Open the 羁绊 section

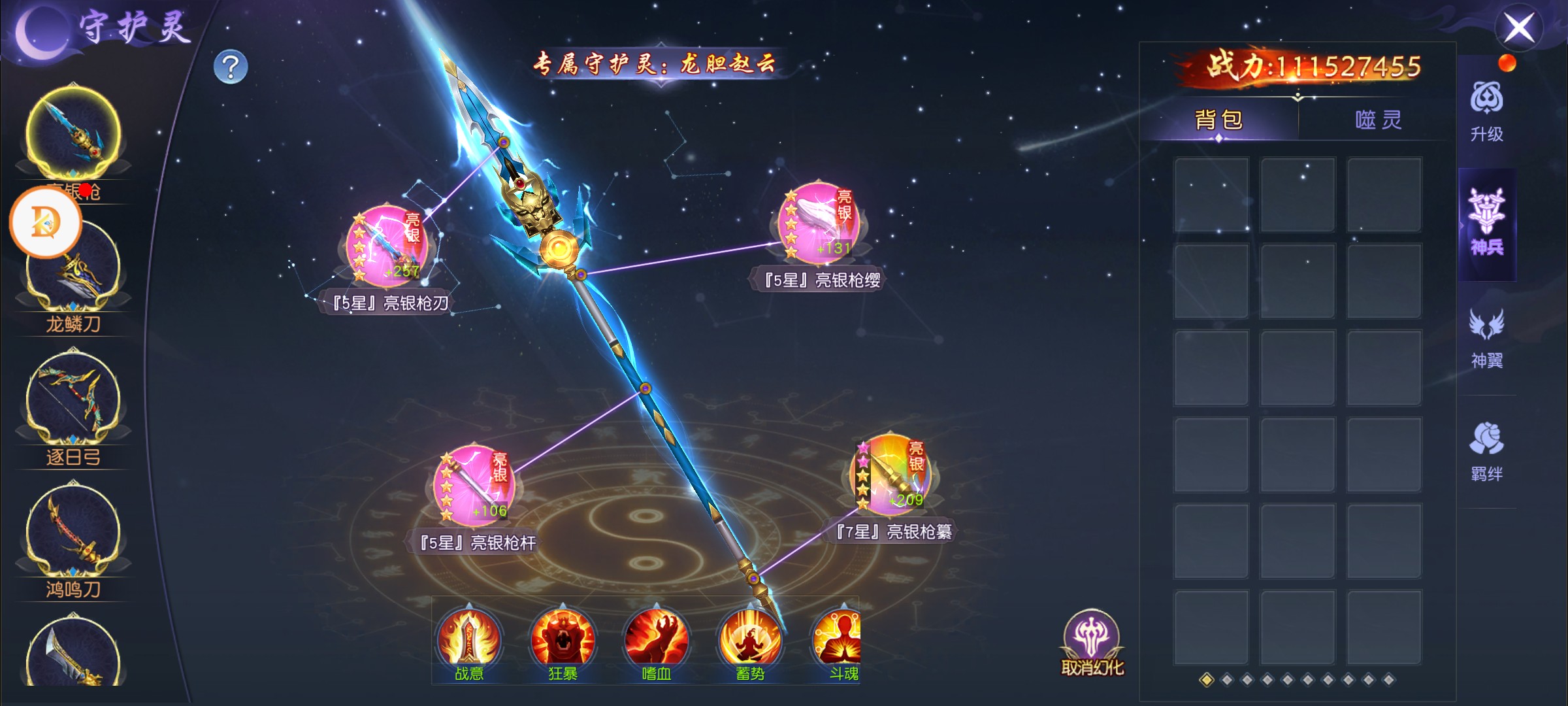point(1486,451)
